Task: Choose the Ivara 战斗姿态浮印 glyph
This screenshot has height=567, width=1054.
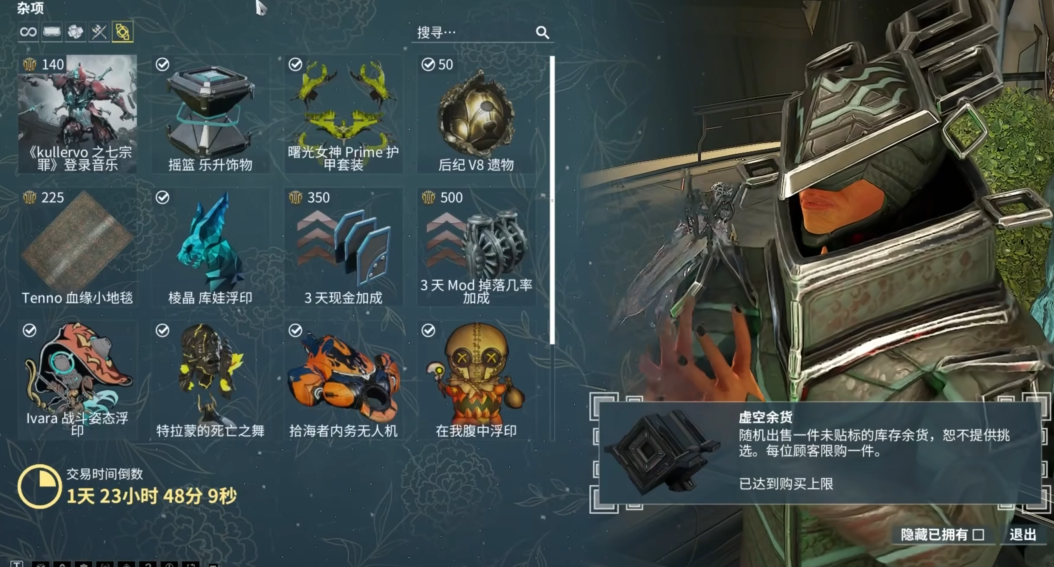Action: tap(77, 380)
